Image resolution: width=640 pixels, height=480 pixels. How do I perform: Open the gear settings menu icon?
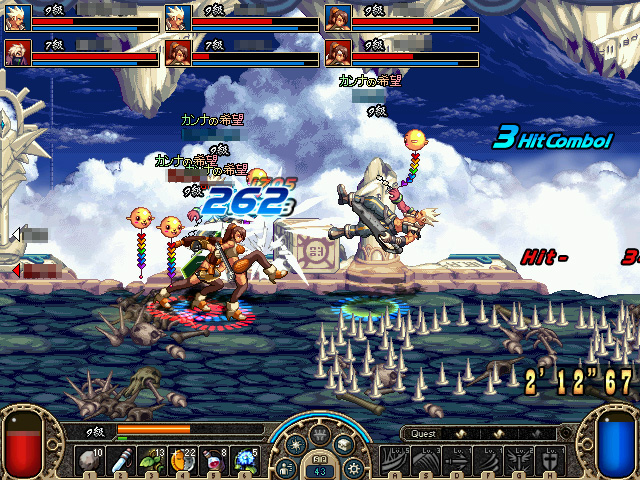point(352,468)
